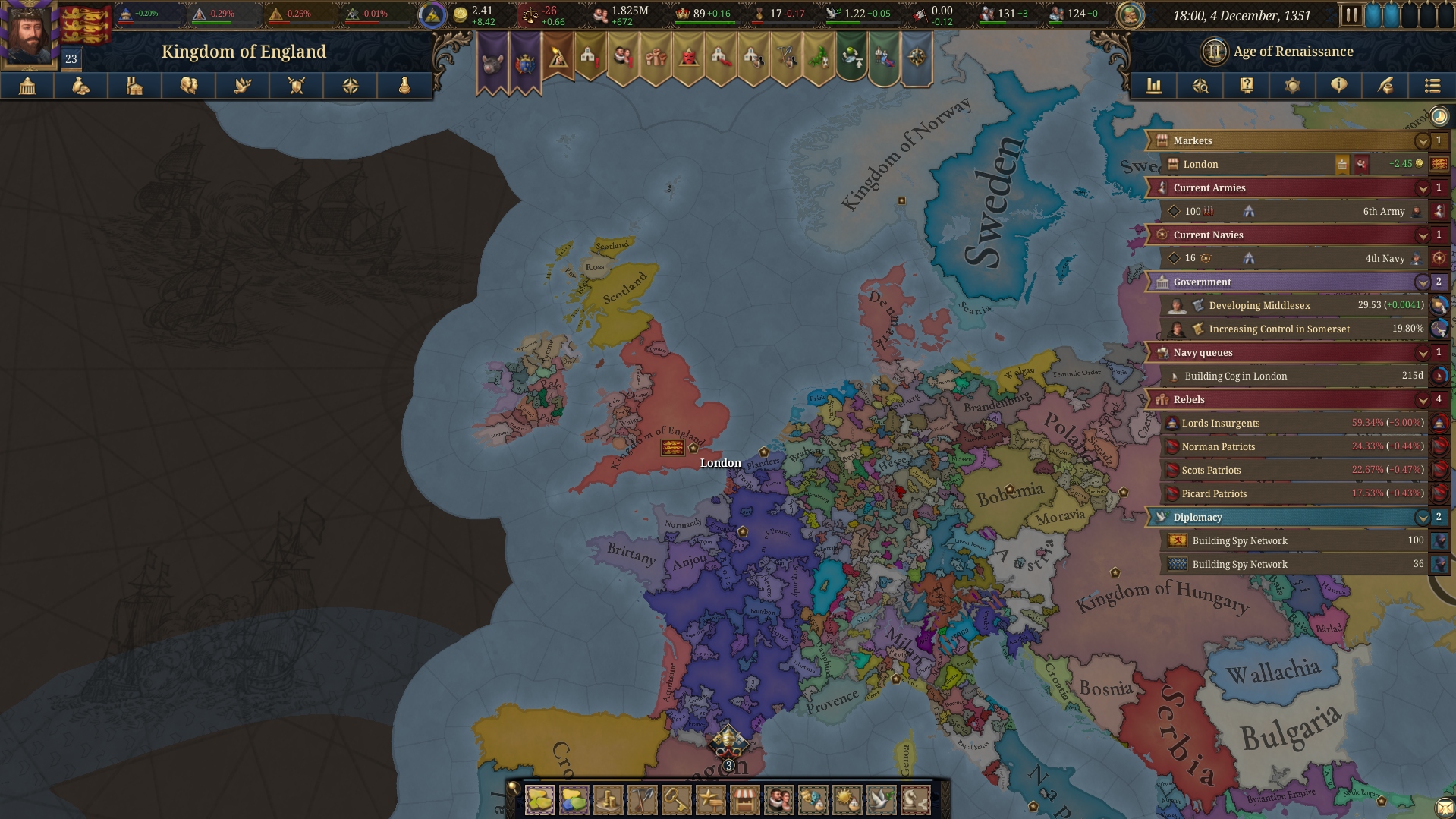Open the diplomacy tab with the dove icon
Screen dimensions: 1456x819
(x=243, y=86)
